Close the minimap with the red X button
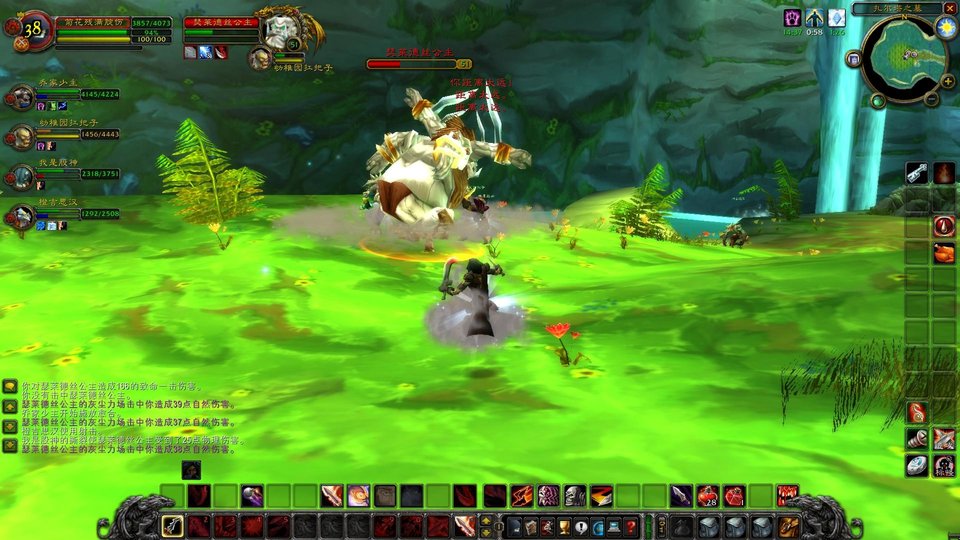 click(949, 8)
